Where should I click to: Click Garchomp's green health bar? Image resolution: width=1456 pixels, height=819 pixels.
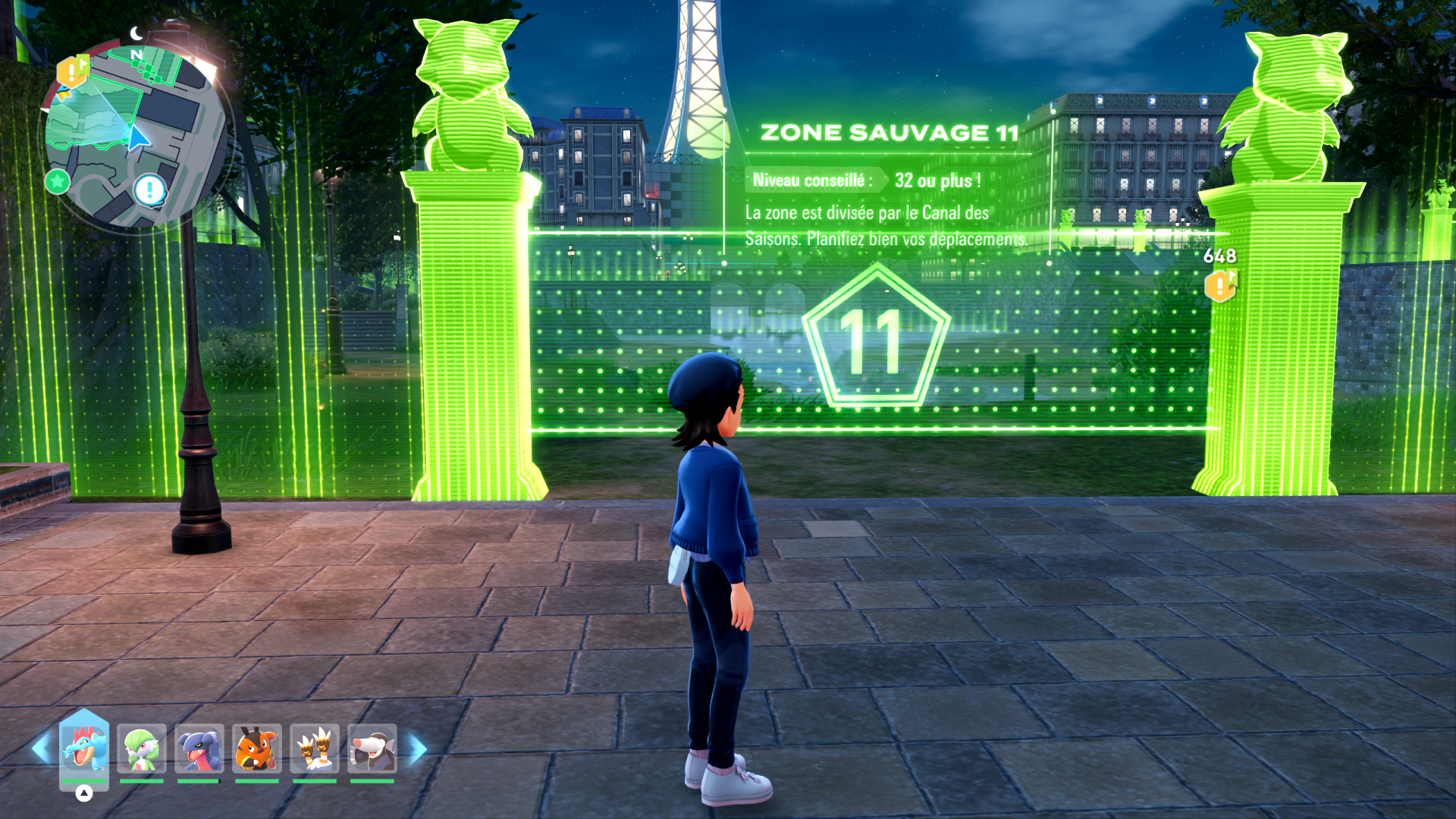(199, 780)
